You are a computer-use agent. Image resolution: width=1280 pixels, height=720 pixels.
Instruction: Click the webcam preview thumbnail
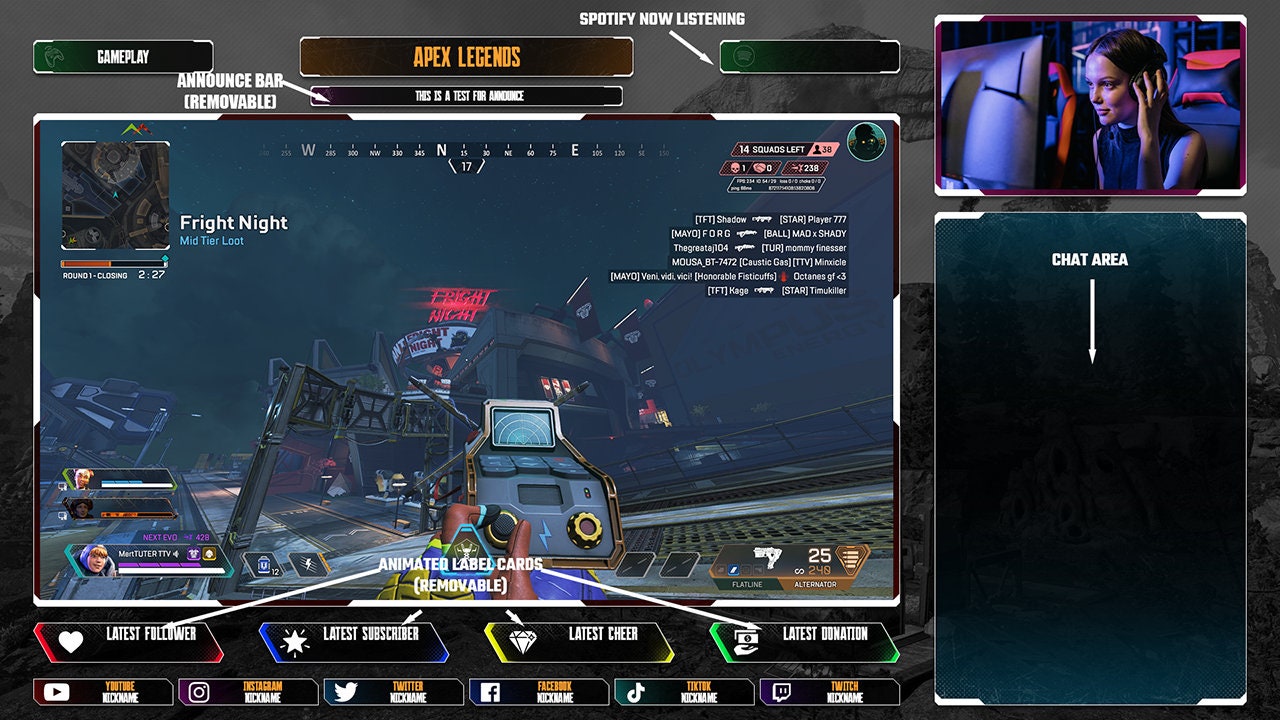(1090, 104)
